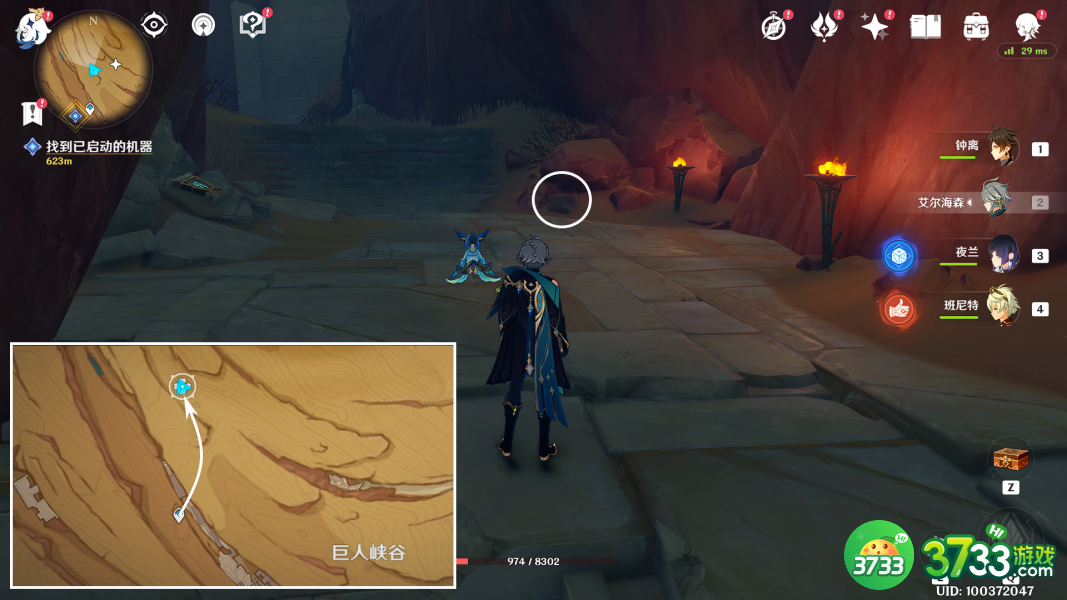The height and width of the screenshot is (600, 1067).
Task: Open the quest banner with exclamation mark
Action: click(x=31, y=113)
